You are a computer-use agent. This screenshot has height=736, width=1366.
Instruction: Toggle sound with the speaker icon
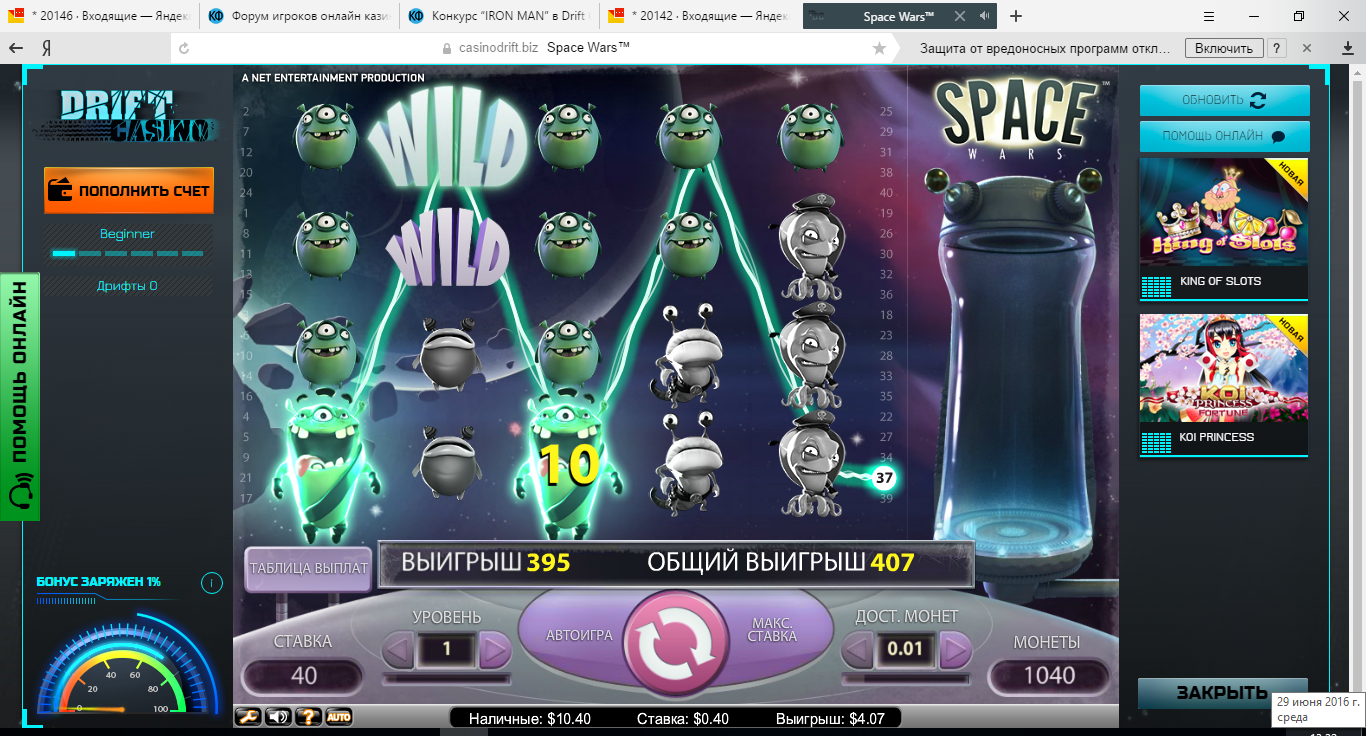pos(277,717)
